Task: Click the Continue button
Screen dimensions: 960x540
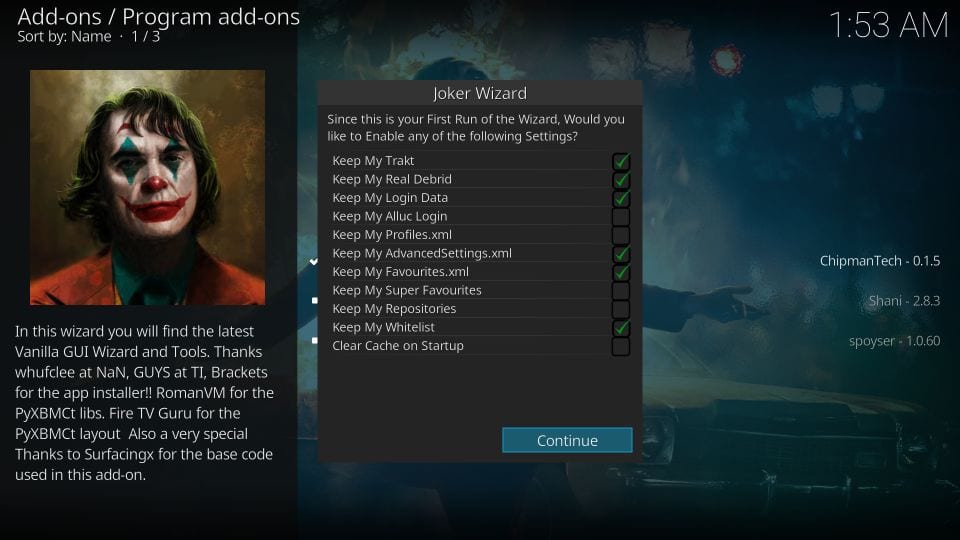Action: pos(567,440)
